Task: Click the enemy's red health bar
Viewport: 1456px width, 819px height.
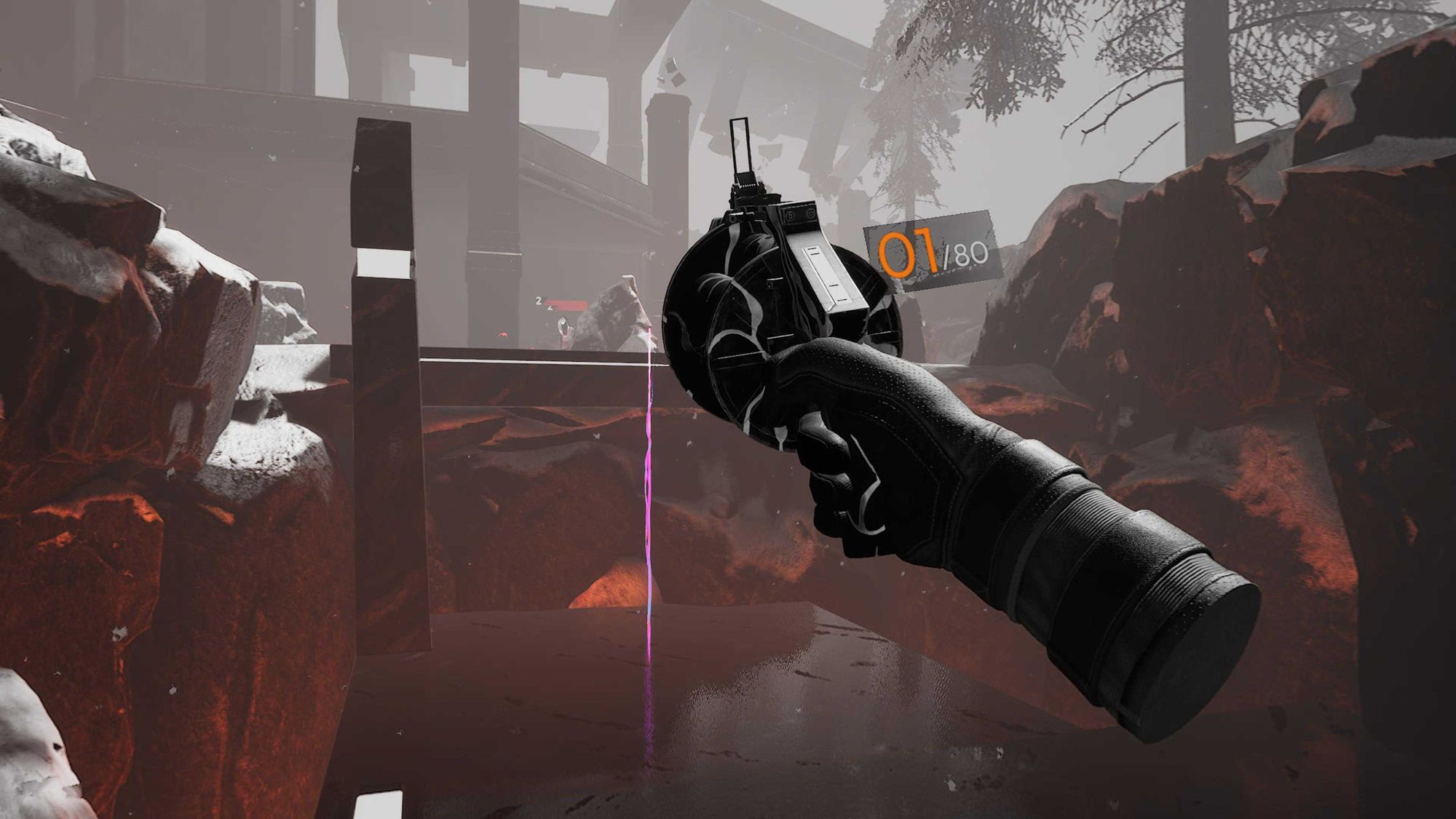Action: point(566,304)
